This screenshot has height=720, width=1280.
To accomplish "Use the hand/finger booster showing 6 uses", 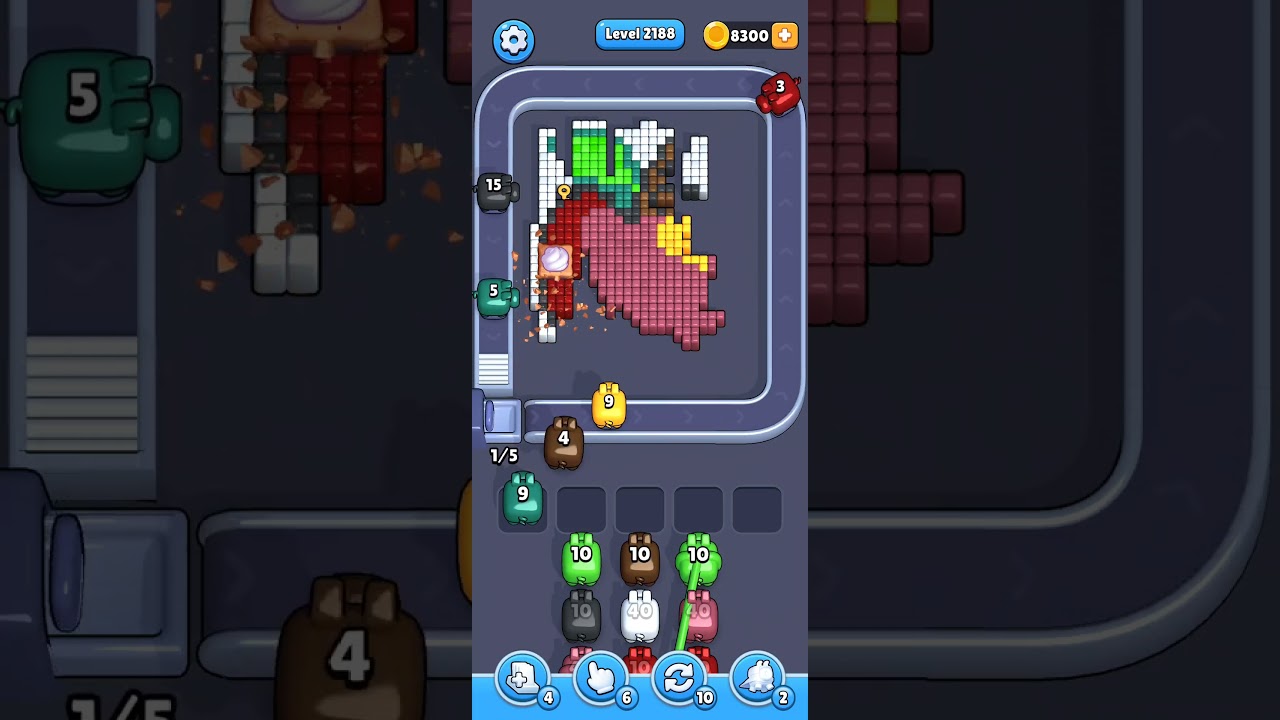I will [600, 678].
